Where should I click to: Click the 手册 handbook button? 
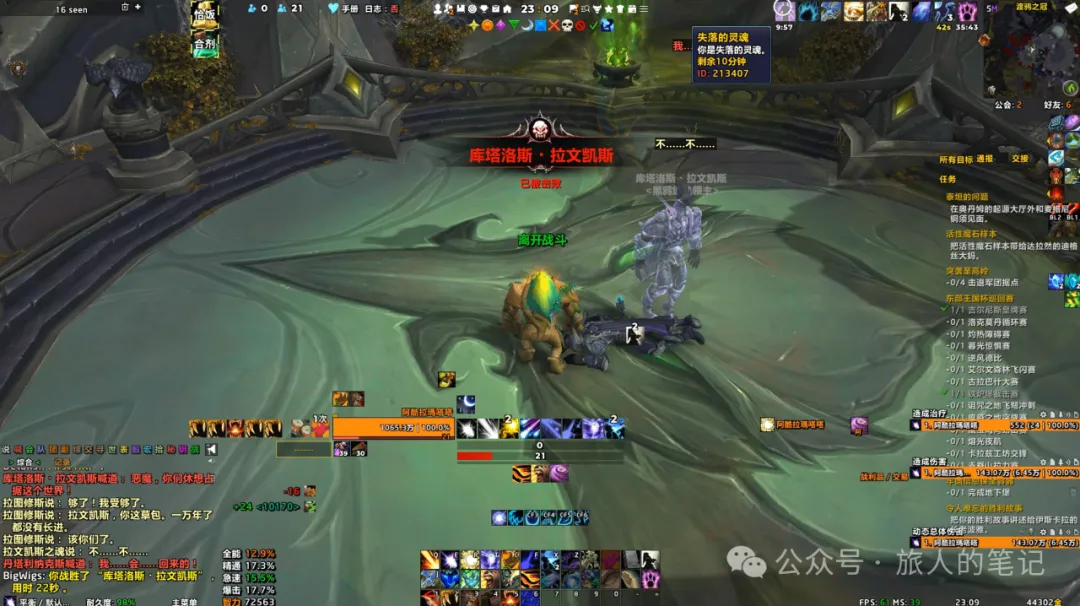pos(350,9)
